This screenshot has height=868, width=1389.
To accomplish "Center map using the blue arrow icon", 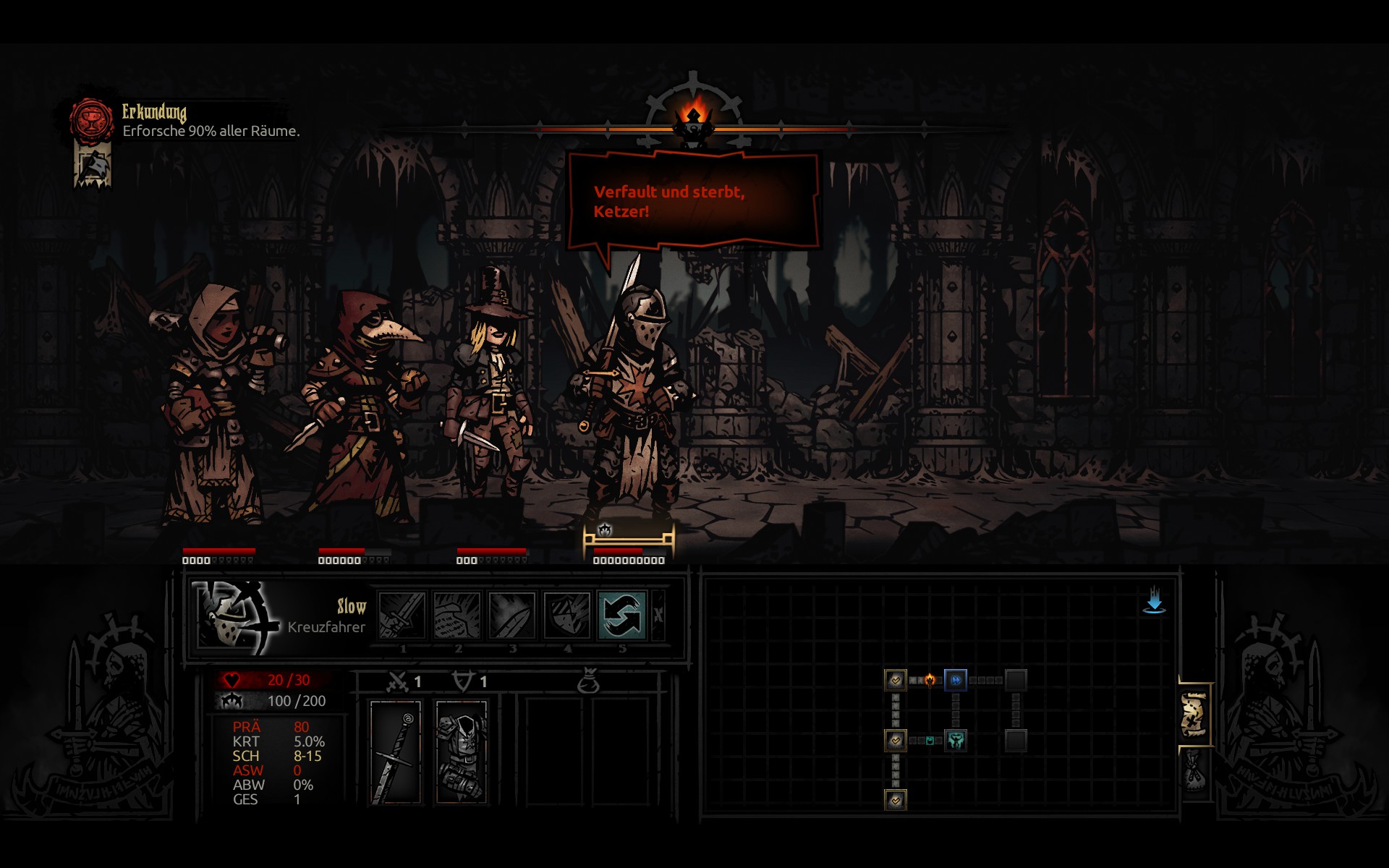I will click(x=1154, y=601).
